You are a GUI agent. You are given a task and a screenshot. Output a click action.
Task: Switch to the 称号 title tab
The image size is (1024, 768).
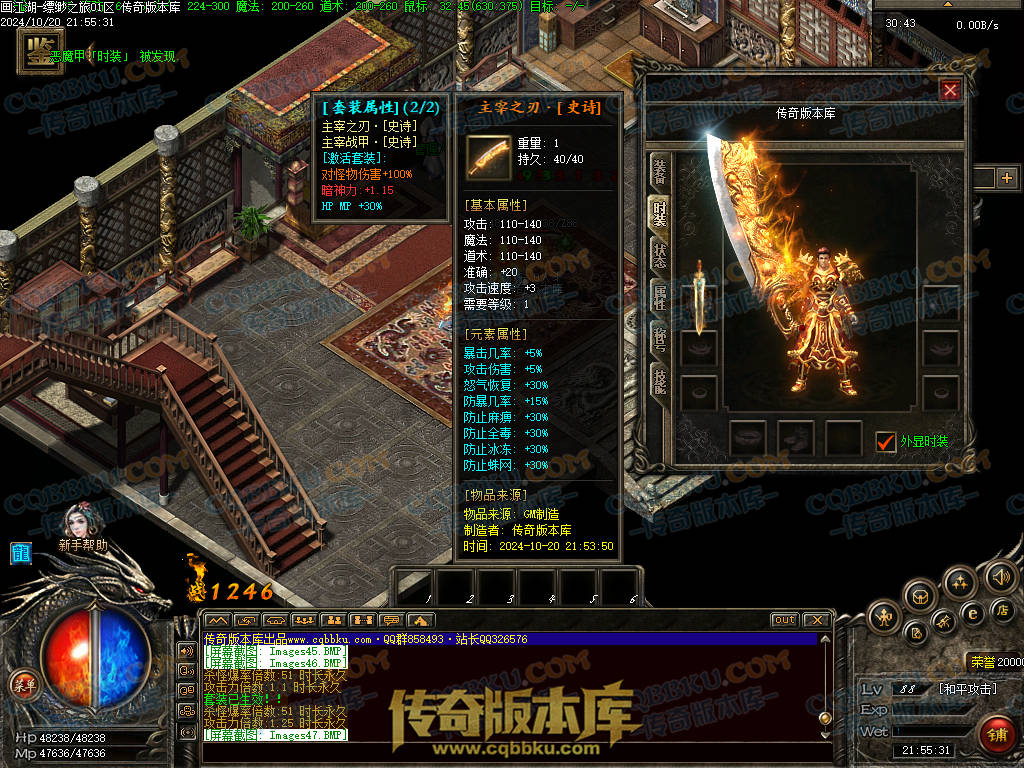pyautogui.click(x=659, y=337)
